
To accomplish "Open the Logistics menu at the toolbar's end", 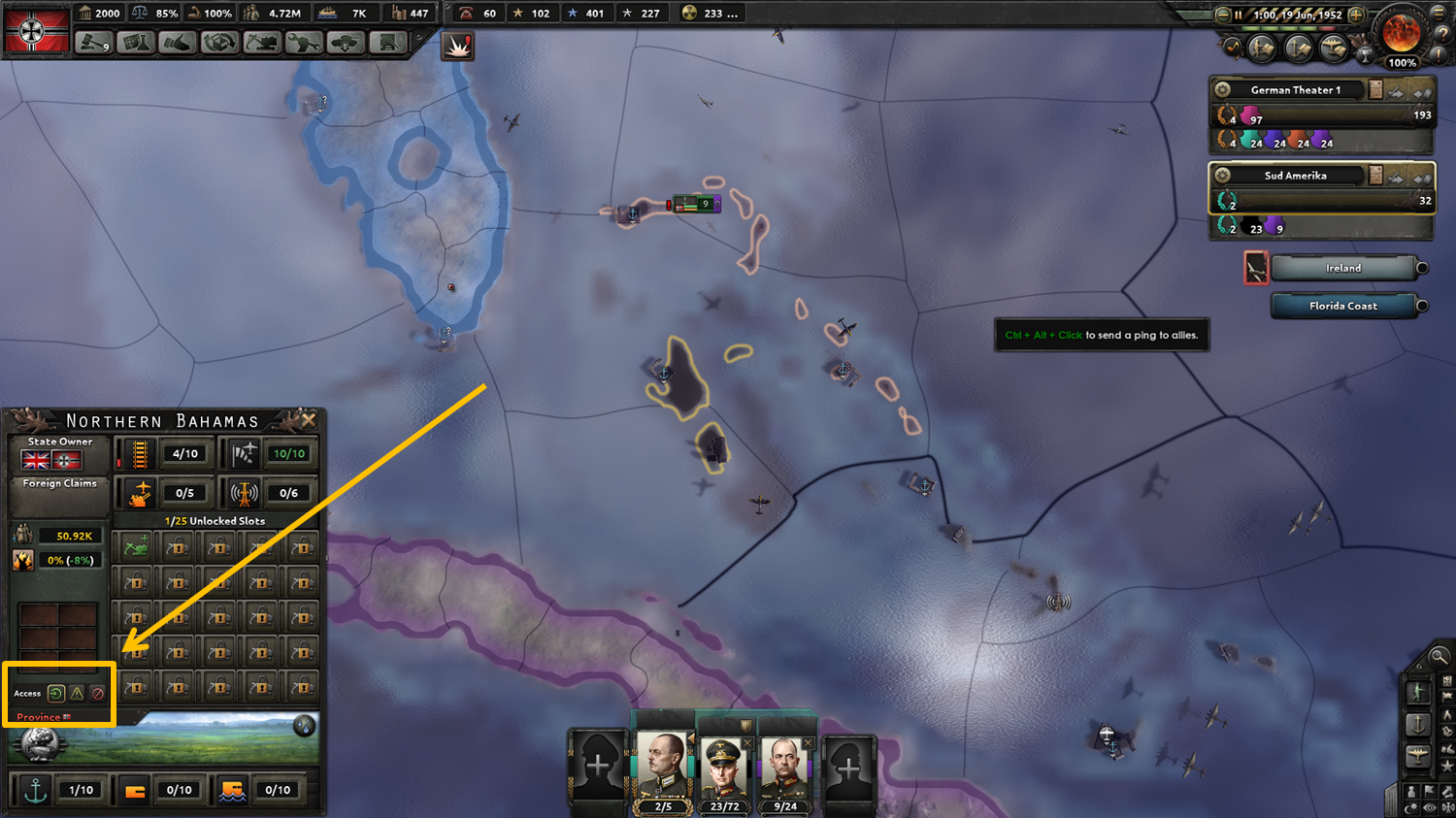I will point(387,44).
